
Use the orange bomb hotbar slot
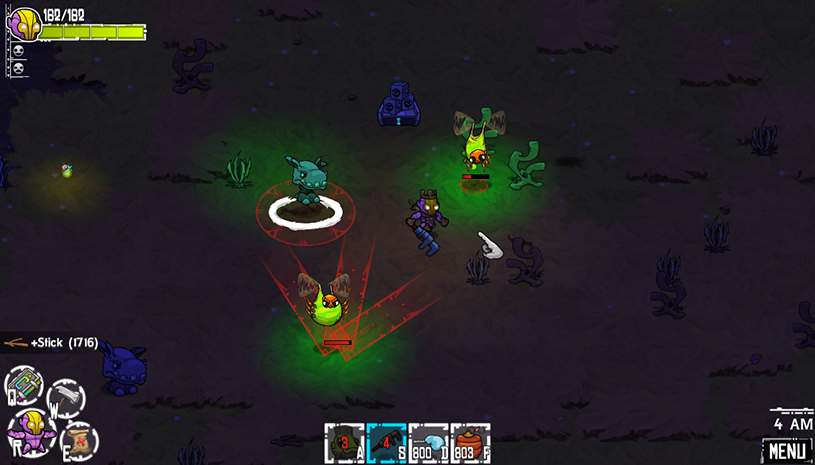(x=470, y=443)
